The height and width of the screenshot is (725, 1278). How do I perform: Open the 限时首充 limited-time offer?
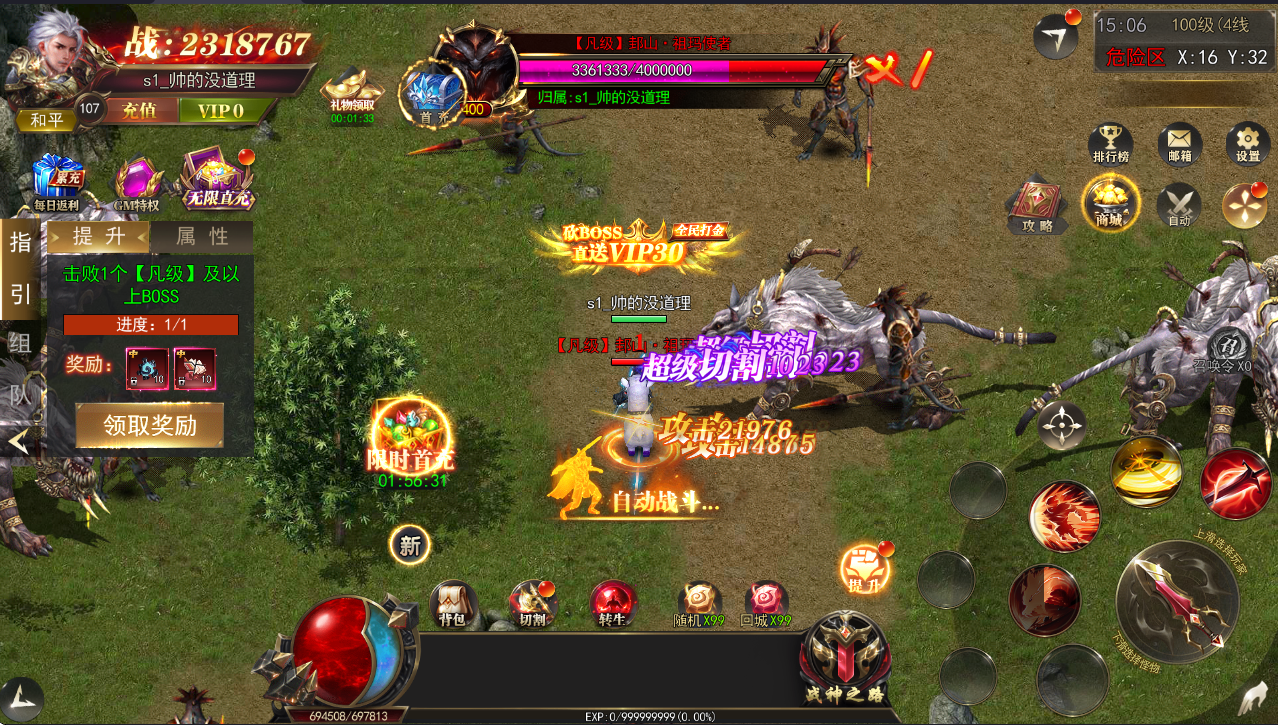click(412, 440)
